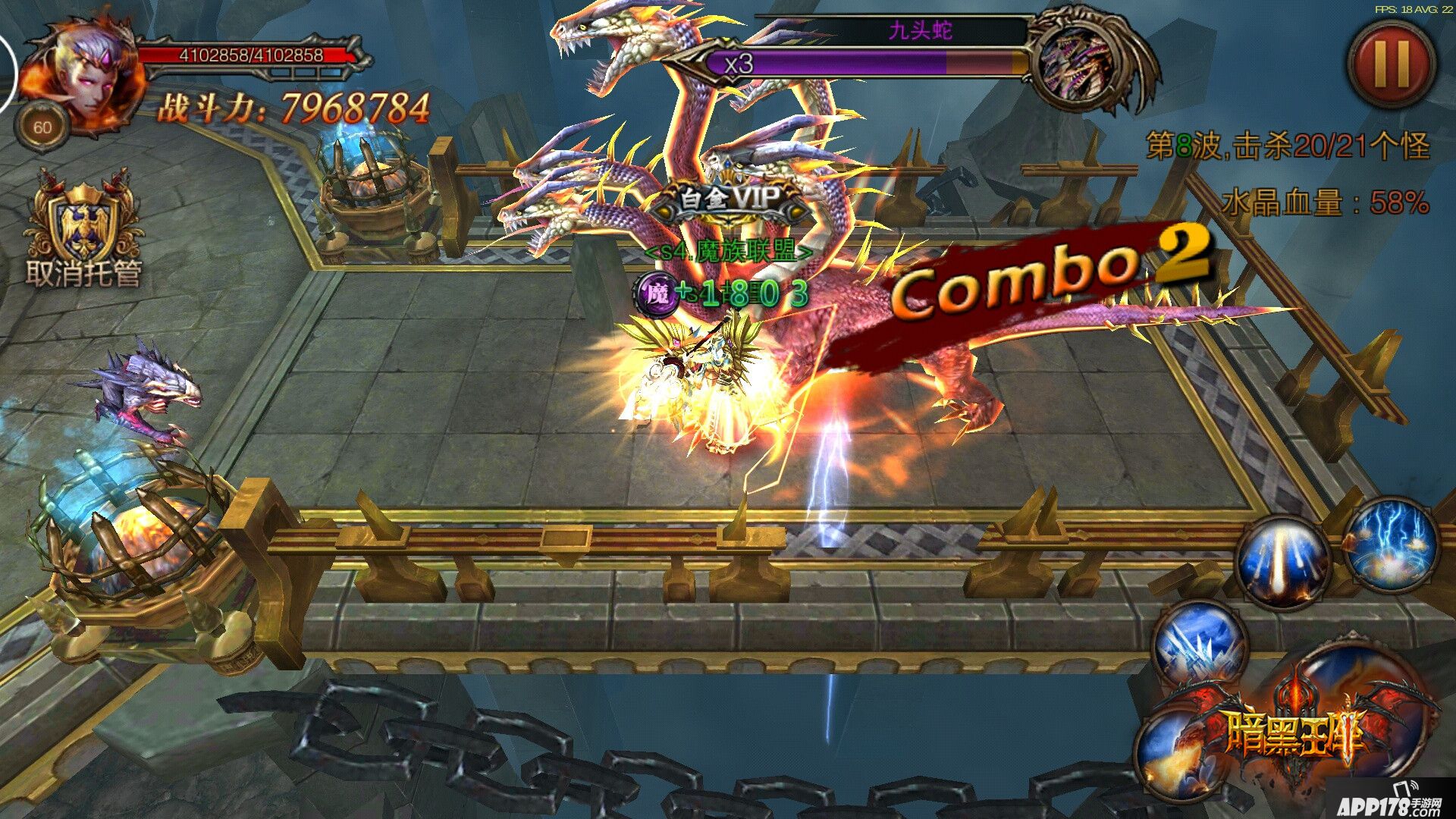The image size is (1456, 819).
Task: Activate the light beam skill
Action: tap(1282, 562)
